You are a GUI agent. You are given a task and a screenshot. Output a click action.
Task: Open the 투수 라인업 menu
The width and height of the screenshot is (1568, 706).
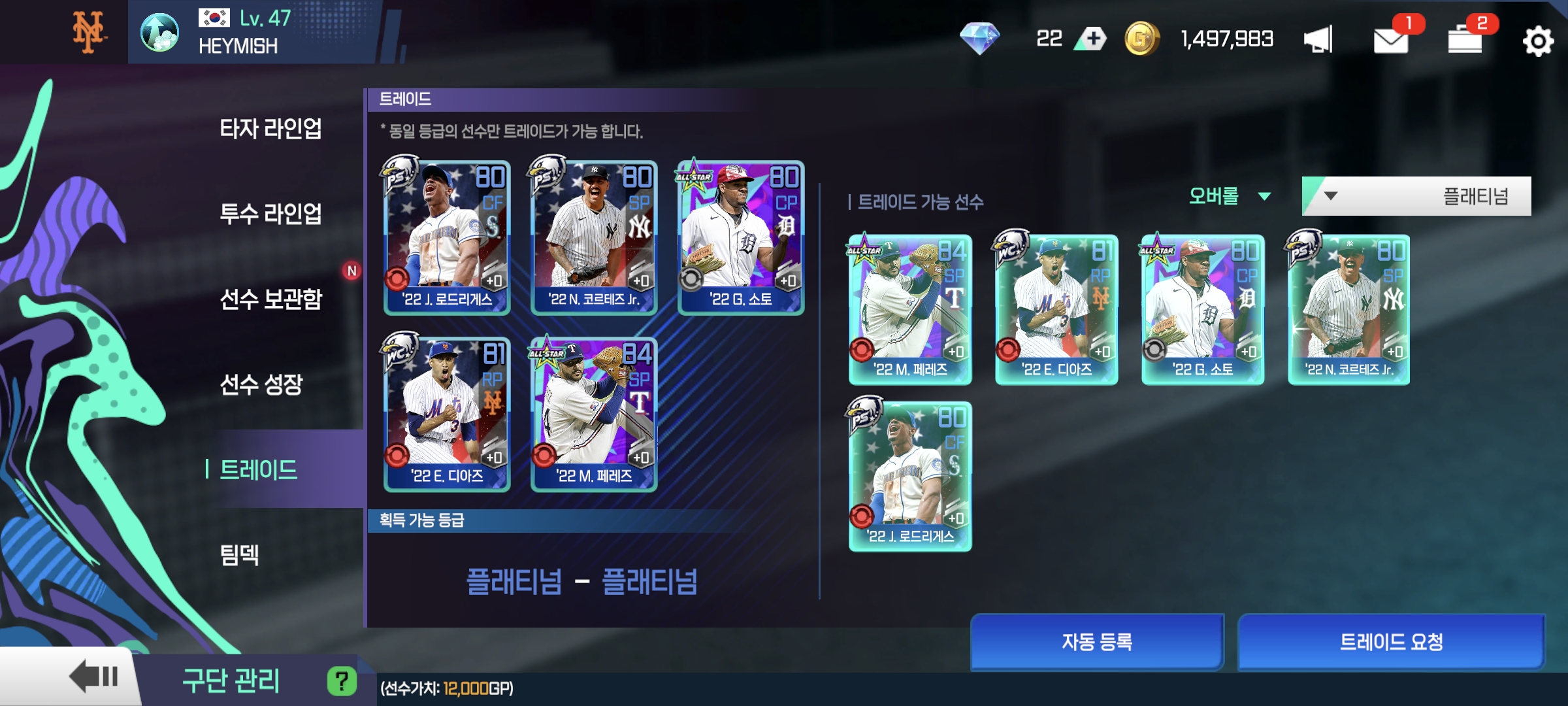pyautogui.click(x=270, y=214)
